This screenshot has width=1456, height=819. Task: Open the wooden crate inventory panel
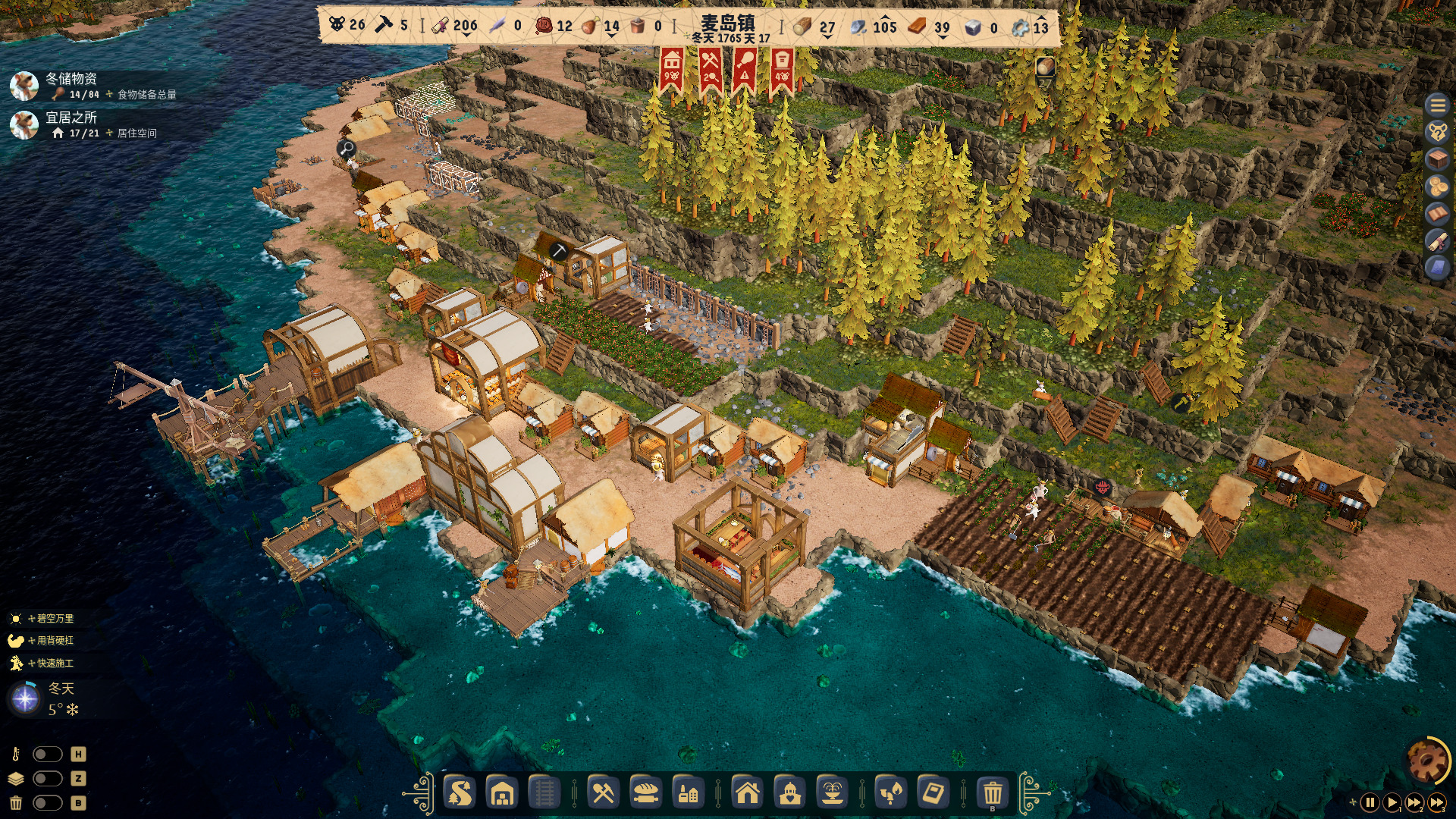pyautogui.click(x=1437, y=159)
